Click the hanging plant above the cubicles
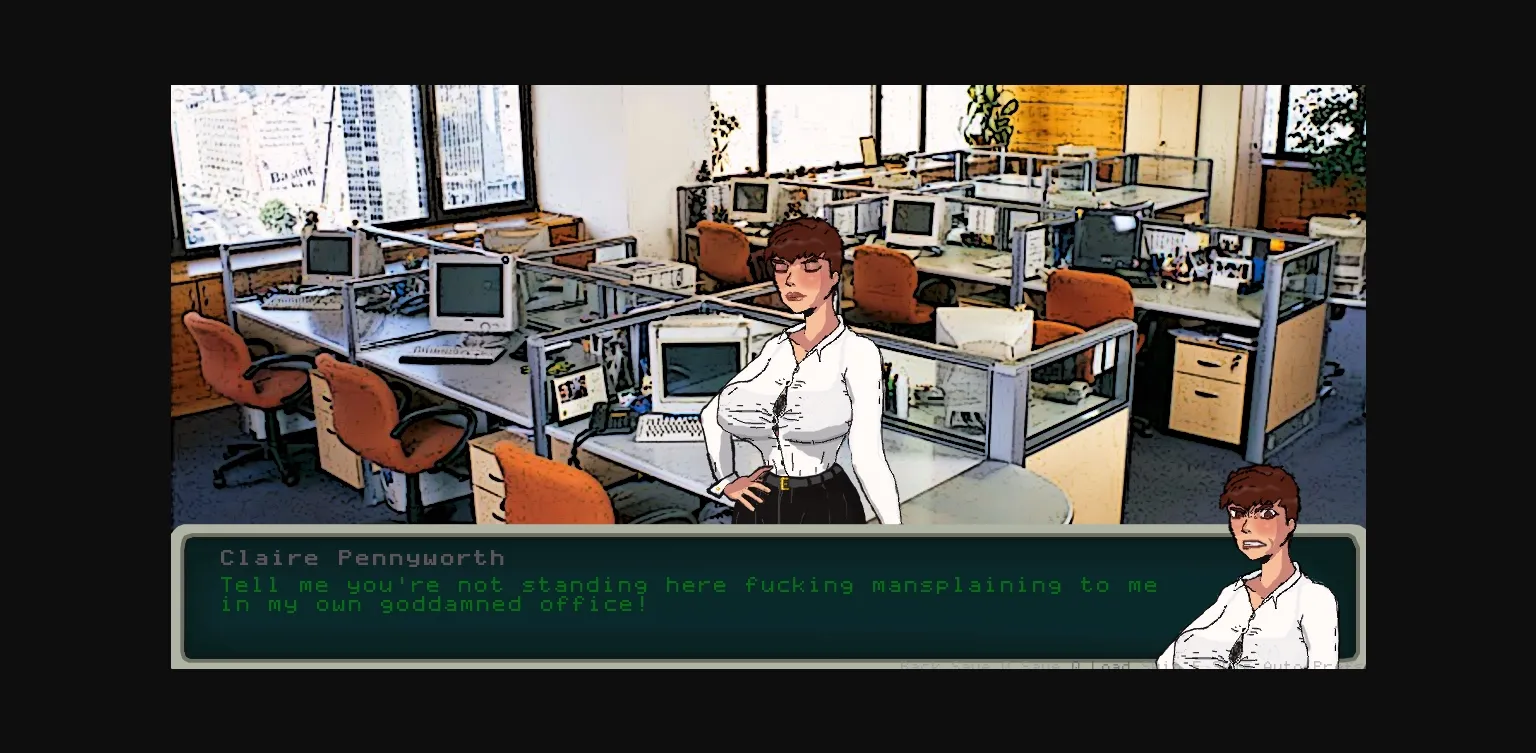The width and height of the screenshot is (1536, 753). tap(985, 115)
